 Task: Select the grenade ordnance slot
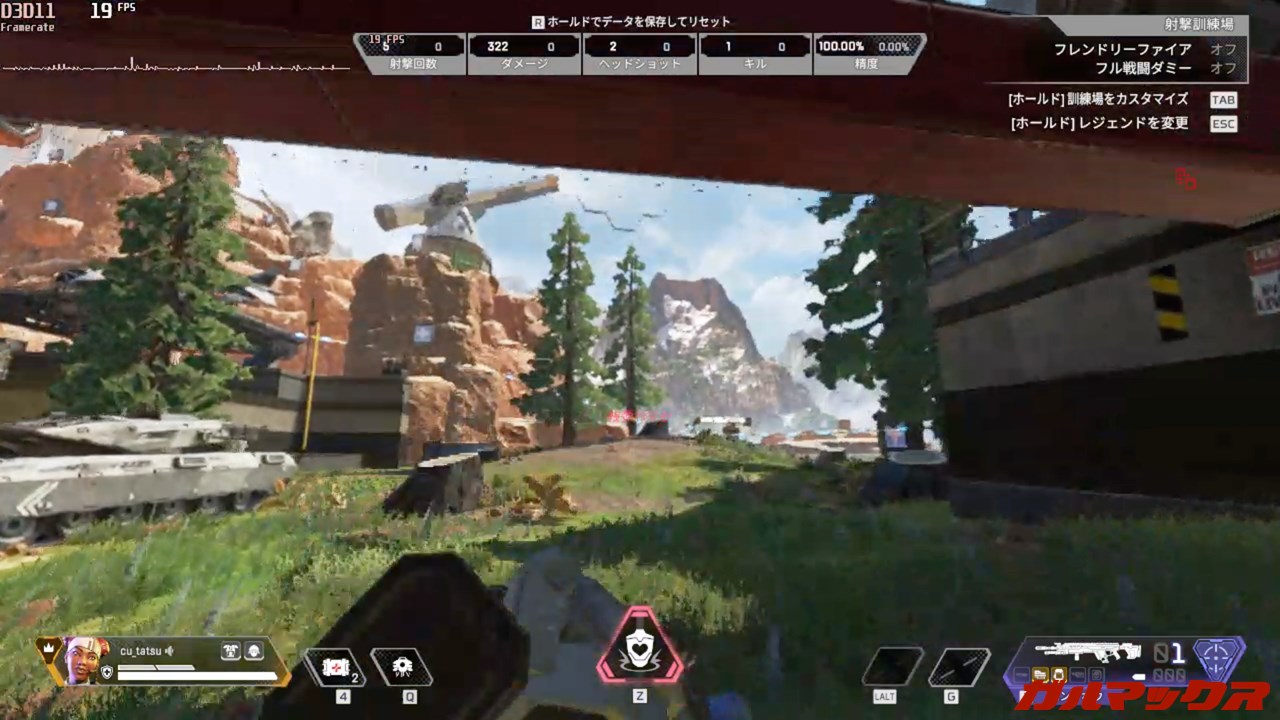(x=959, y=667)
